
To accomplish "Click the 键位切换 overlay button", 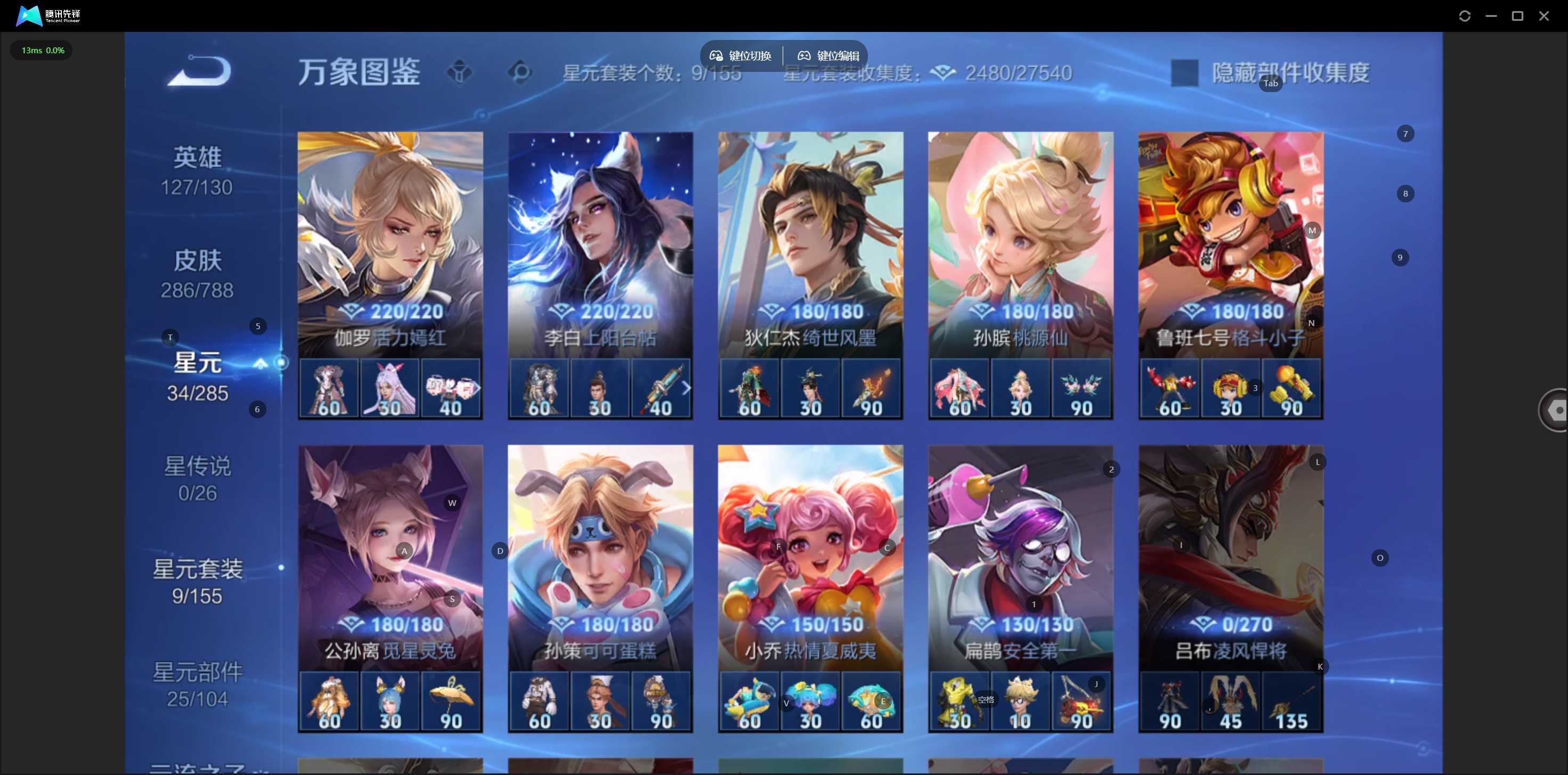I will coord(741,56).
